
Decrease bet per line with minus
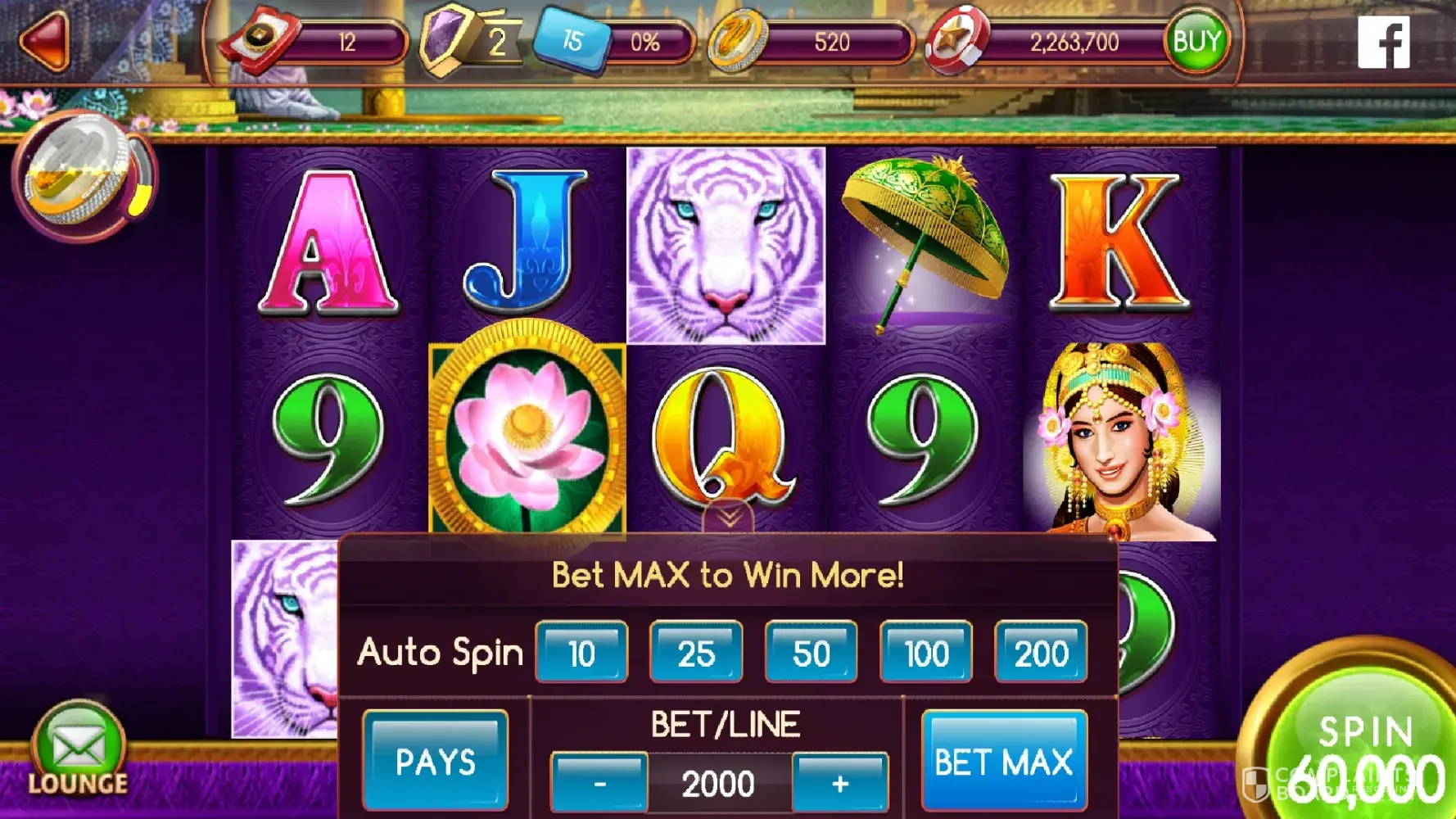pyautogui.click(x=599, y=784)
